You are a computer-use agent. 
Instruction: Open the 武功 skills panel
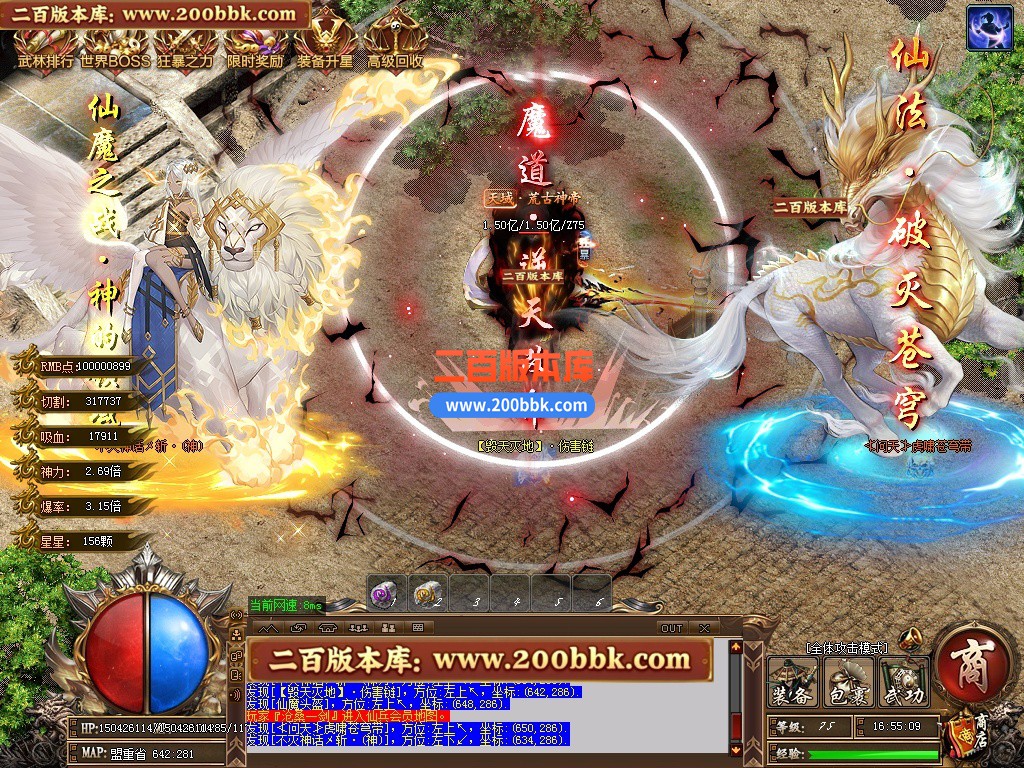point(904,682)
